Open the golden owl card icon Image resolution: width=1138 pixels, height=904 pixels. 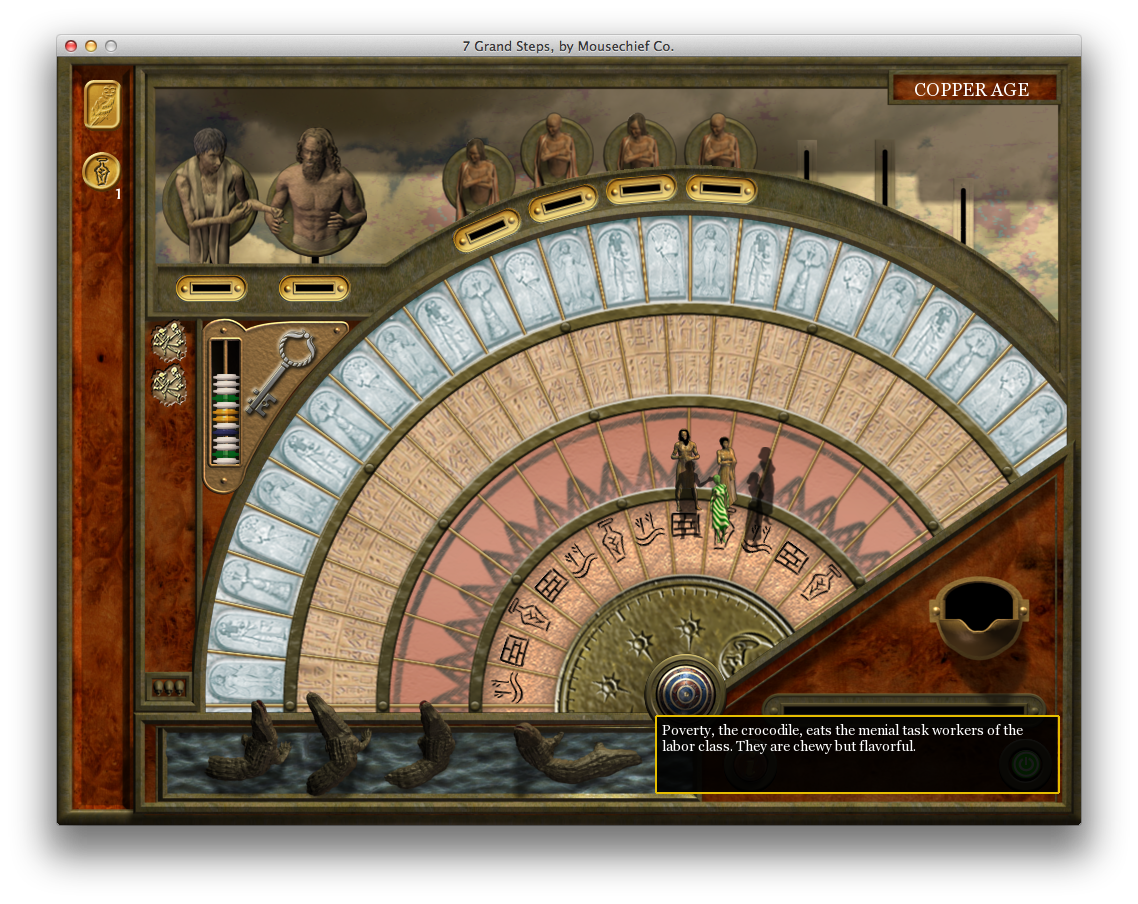point(102,104)
